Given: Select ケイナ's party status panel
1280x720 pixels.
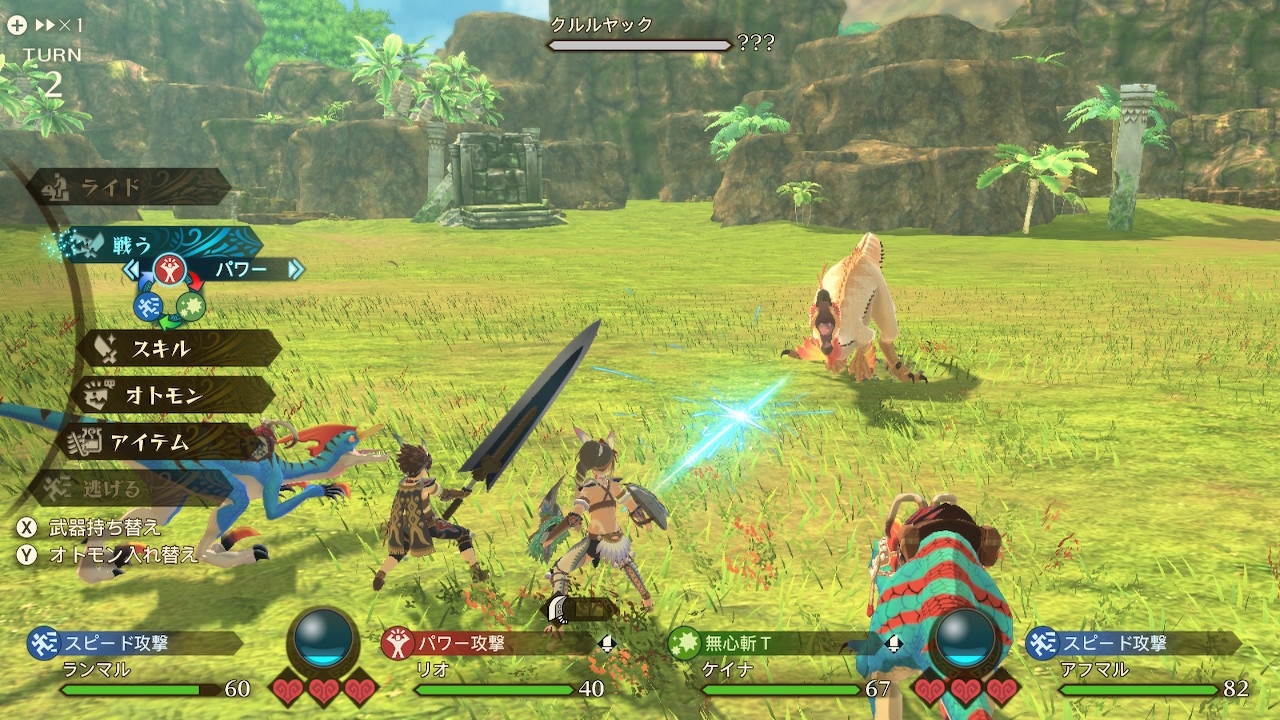Looking at the screenshot, I should pyautogui.click(x=780, y=665).
